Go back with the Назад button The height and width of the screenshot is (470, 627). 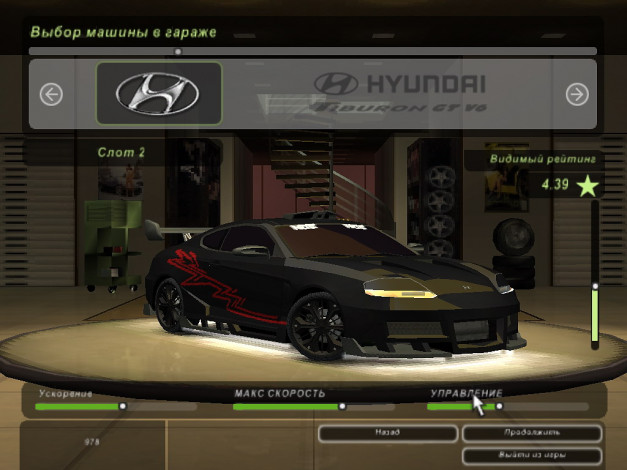(388, 433)
